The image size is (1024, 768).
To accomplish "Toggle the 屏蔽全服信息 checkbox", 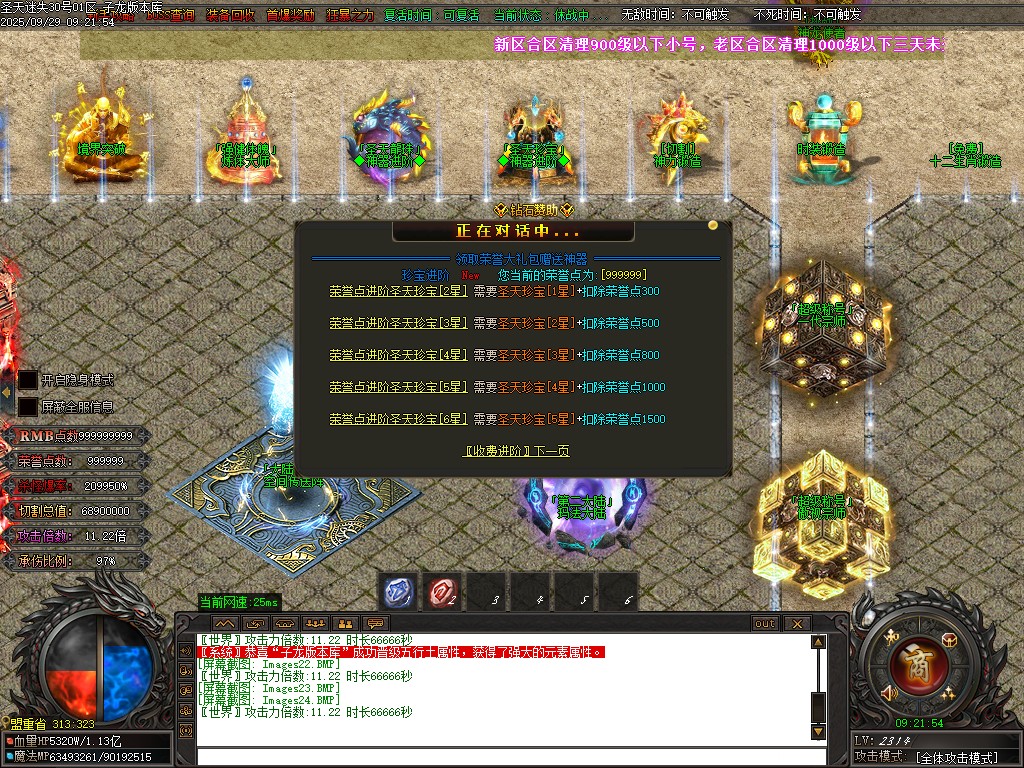I will [x=28, y=407].
